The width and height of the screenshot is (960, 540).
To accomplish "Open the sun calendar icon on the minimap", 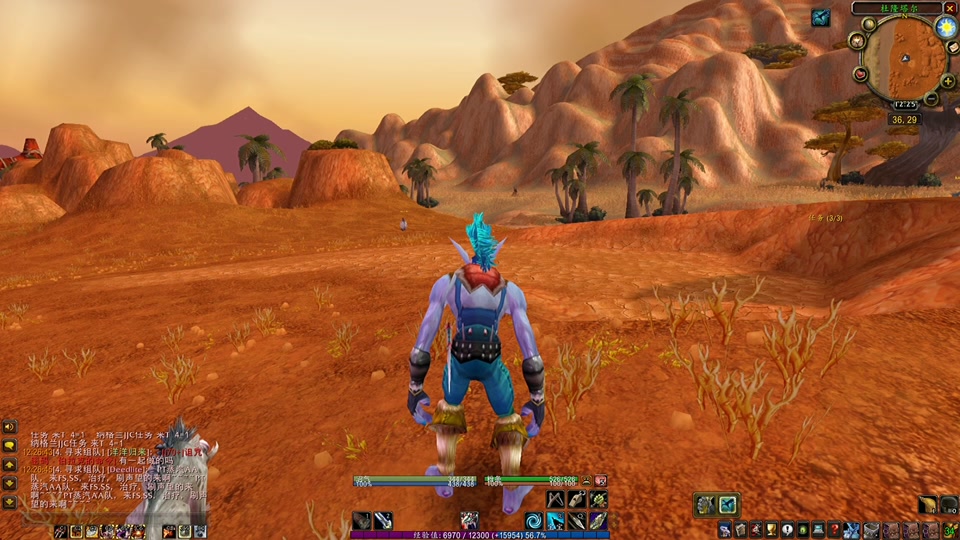I will (946, 28).
